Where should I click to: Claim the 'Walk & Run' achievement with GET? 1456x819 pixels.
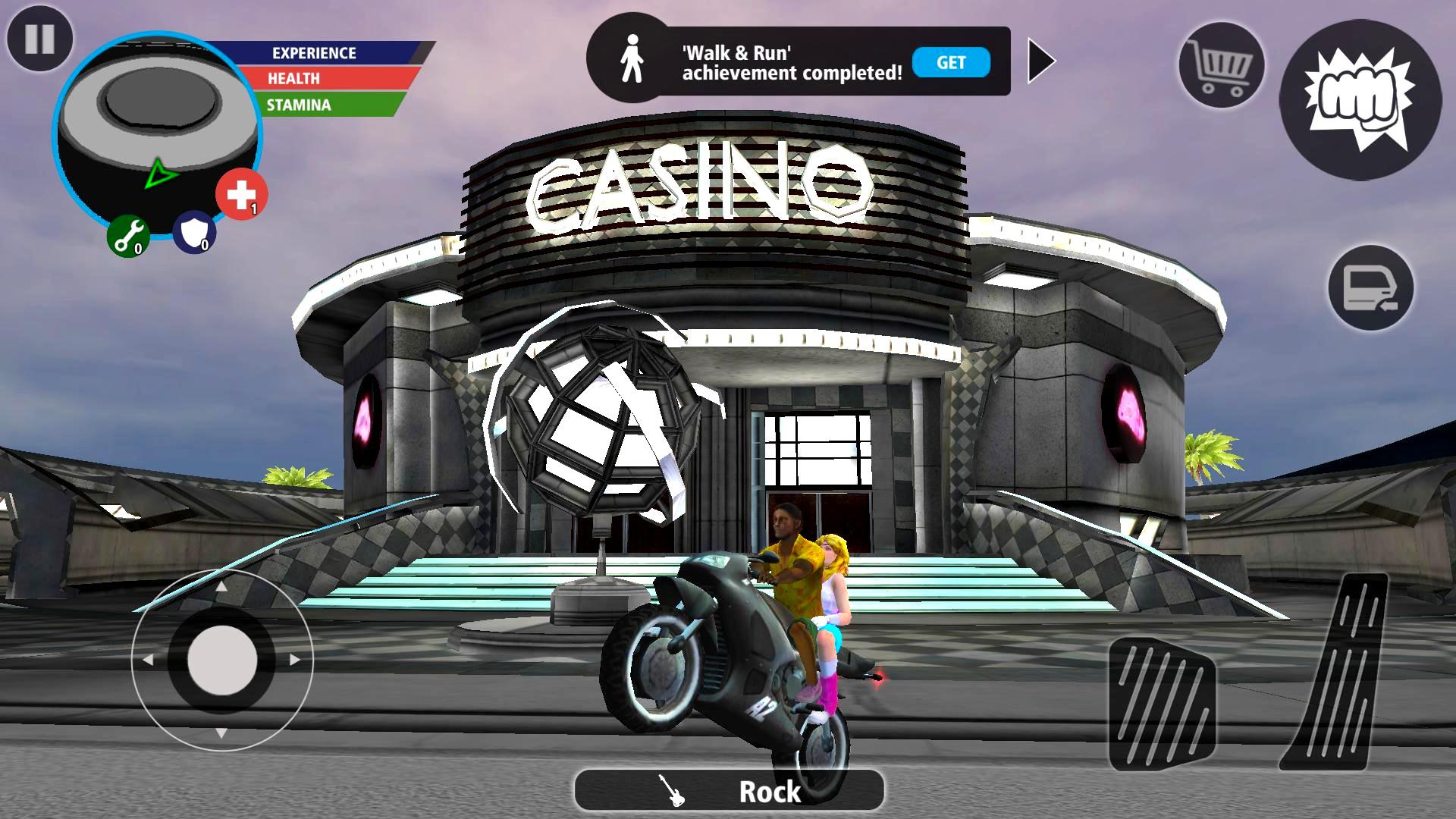(951, 62)
